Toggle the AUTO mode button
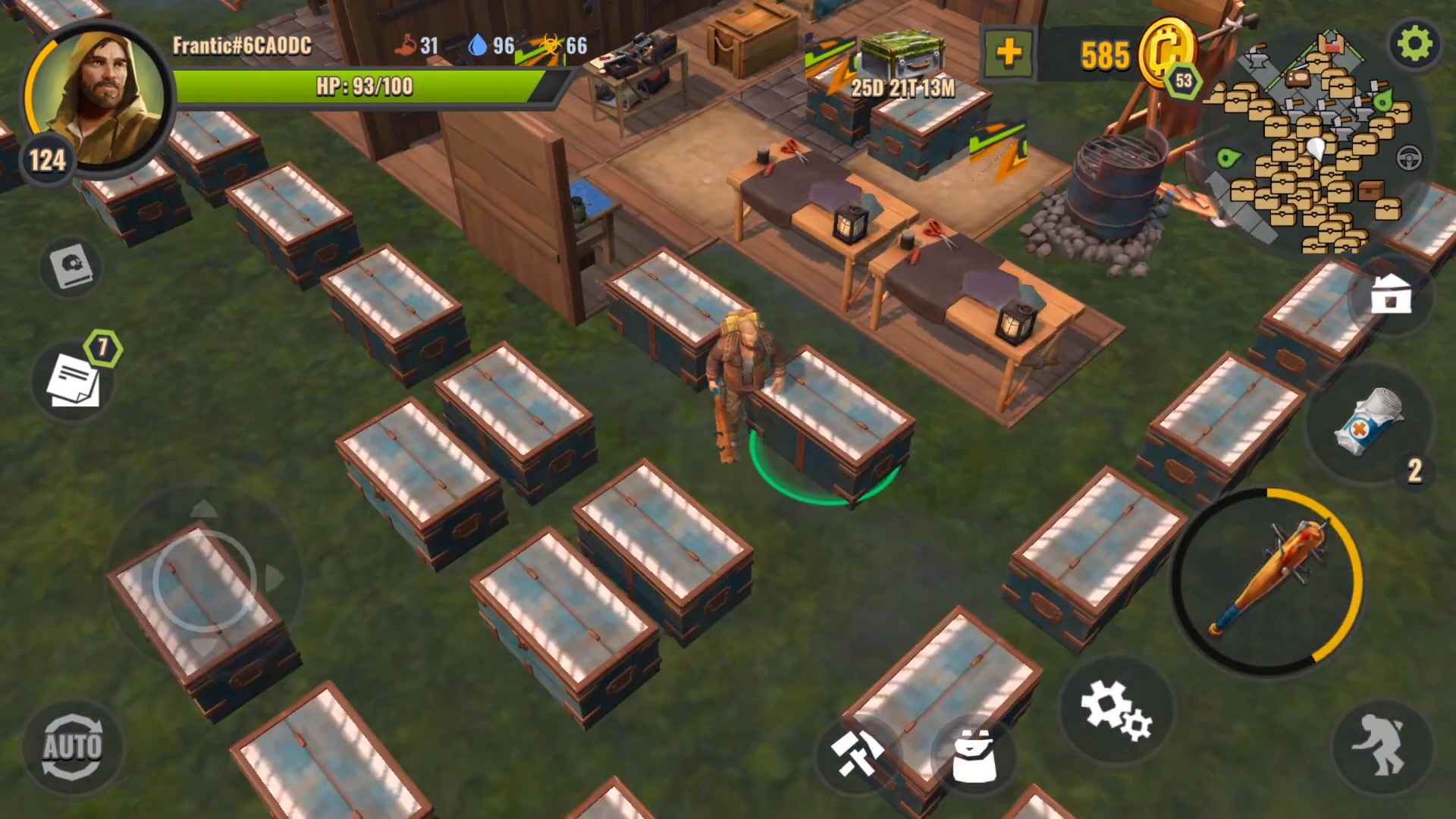This screenshot has width=1456, height=819. 72,747
